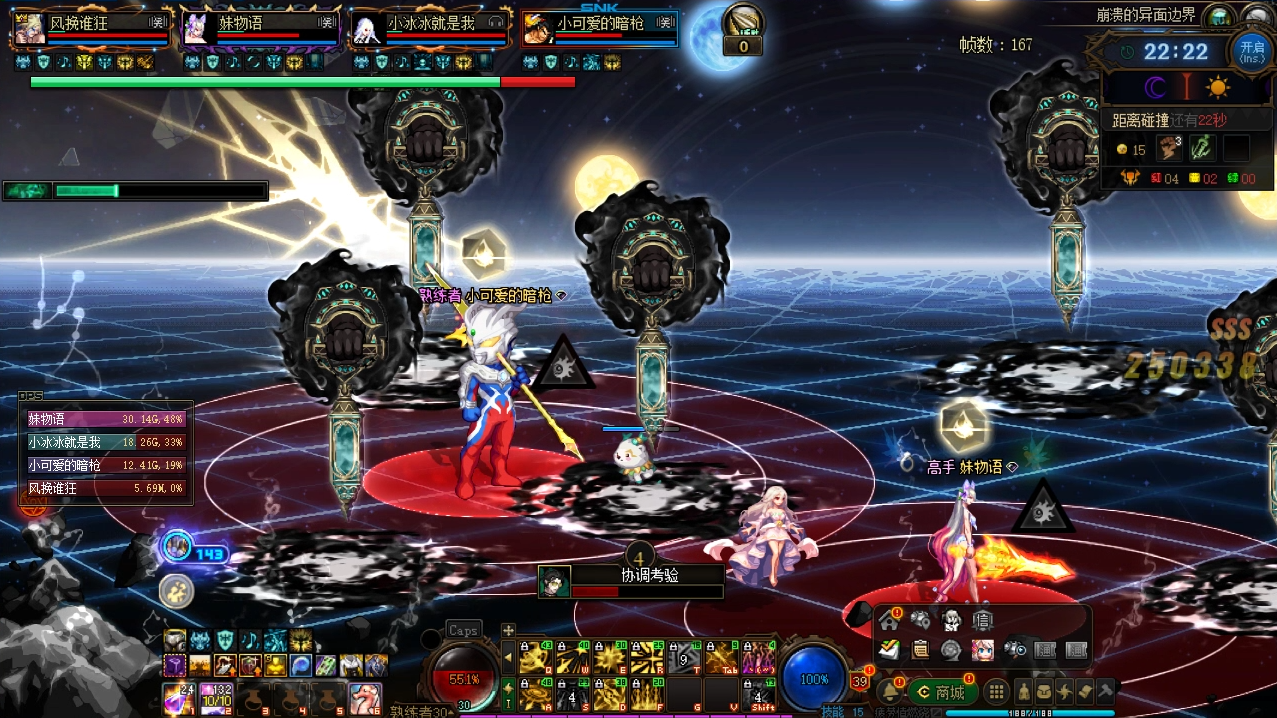
Task: Click the fist buff icon in the raid panel
Action: click(x=1169, y=149)
